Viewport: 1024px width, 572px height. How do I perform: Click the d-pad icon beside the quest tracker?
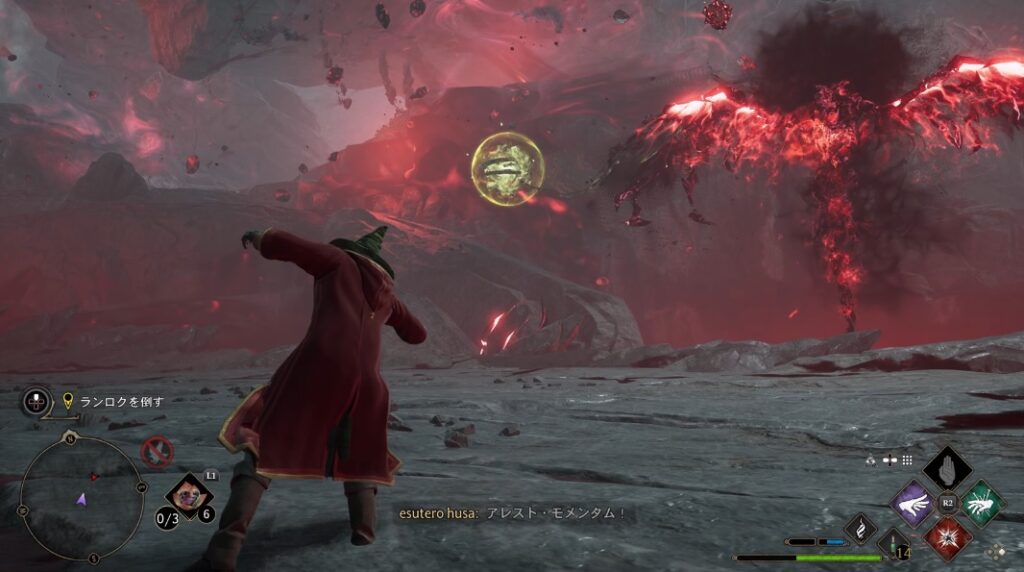pyautogui.click(x=36, y=402)
